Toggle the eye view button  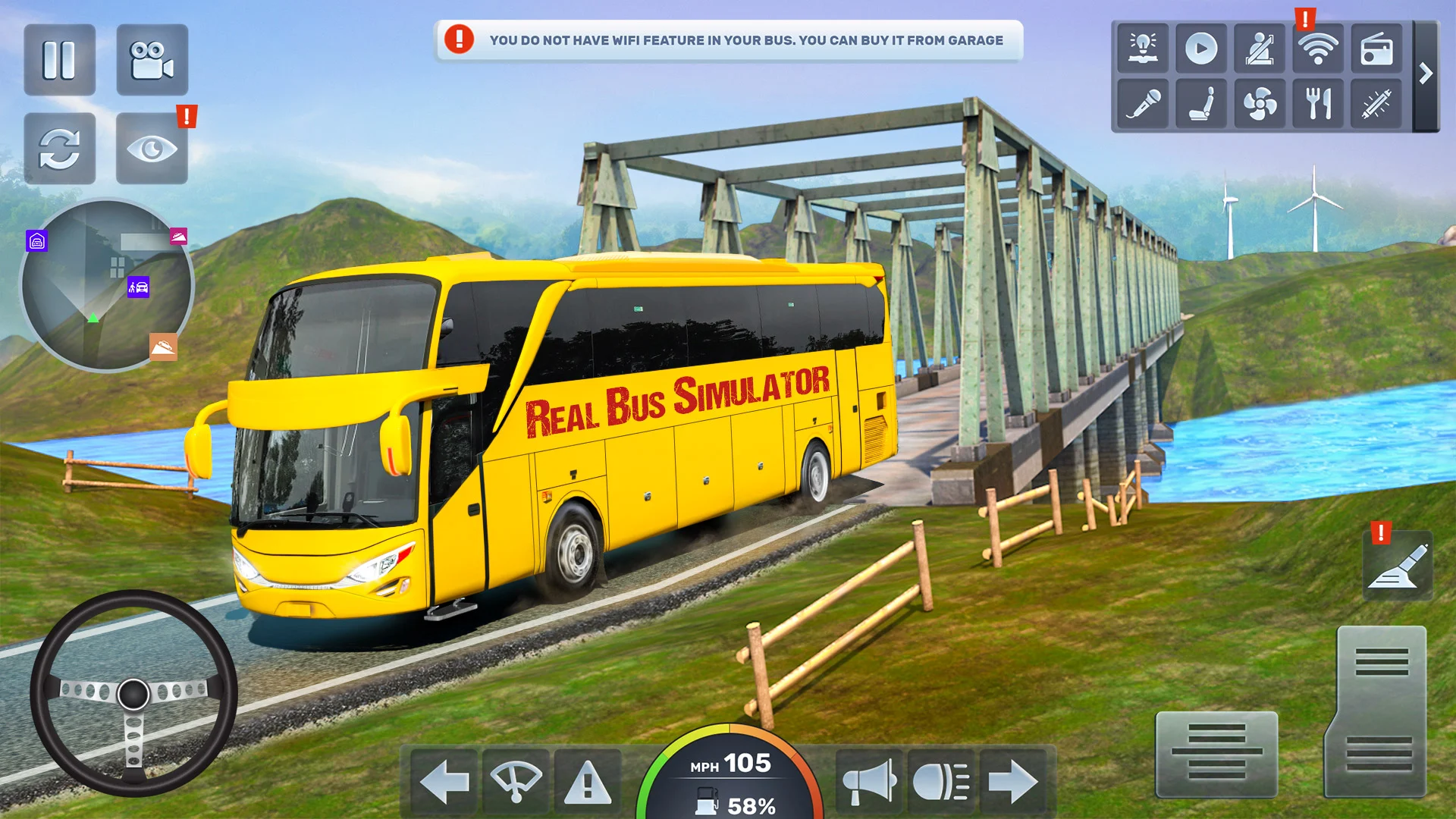(152, 149)
